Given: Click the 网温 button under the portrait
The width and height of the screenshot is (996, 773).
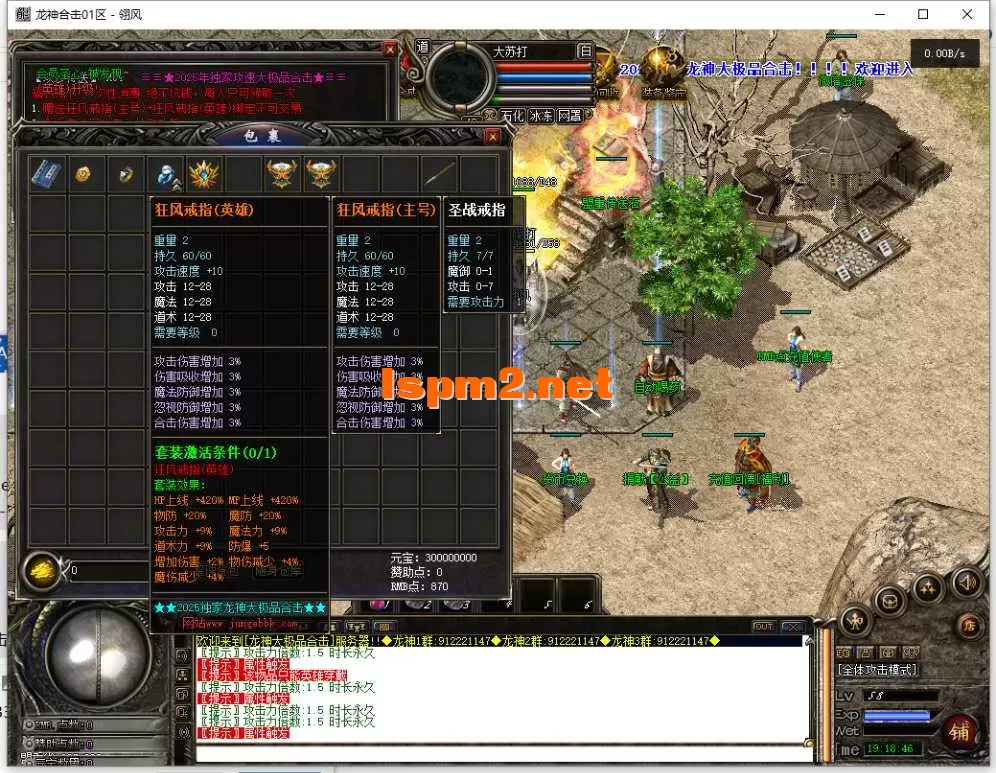Looking at the screenshot, I should pyautogui.click(x=570, y=115).
